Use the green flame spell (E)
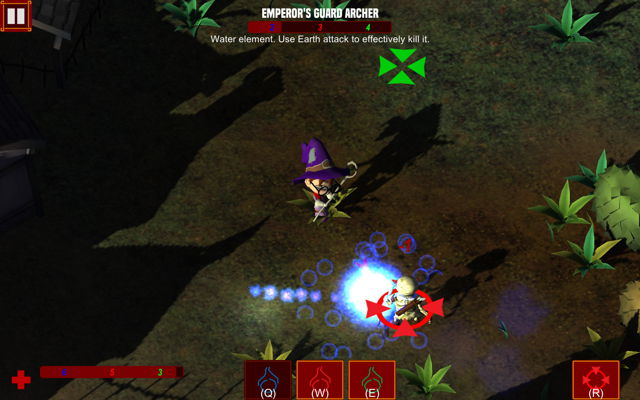Image resolution: width=640 pixels, height=400 pixels. click(372, 380)
